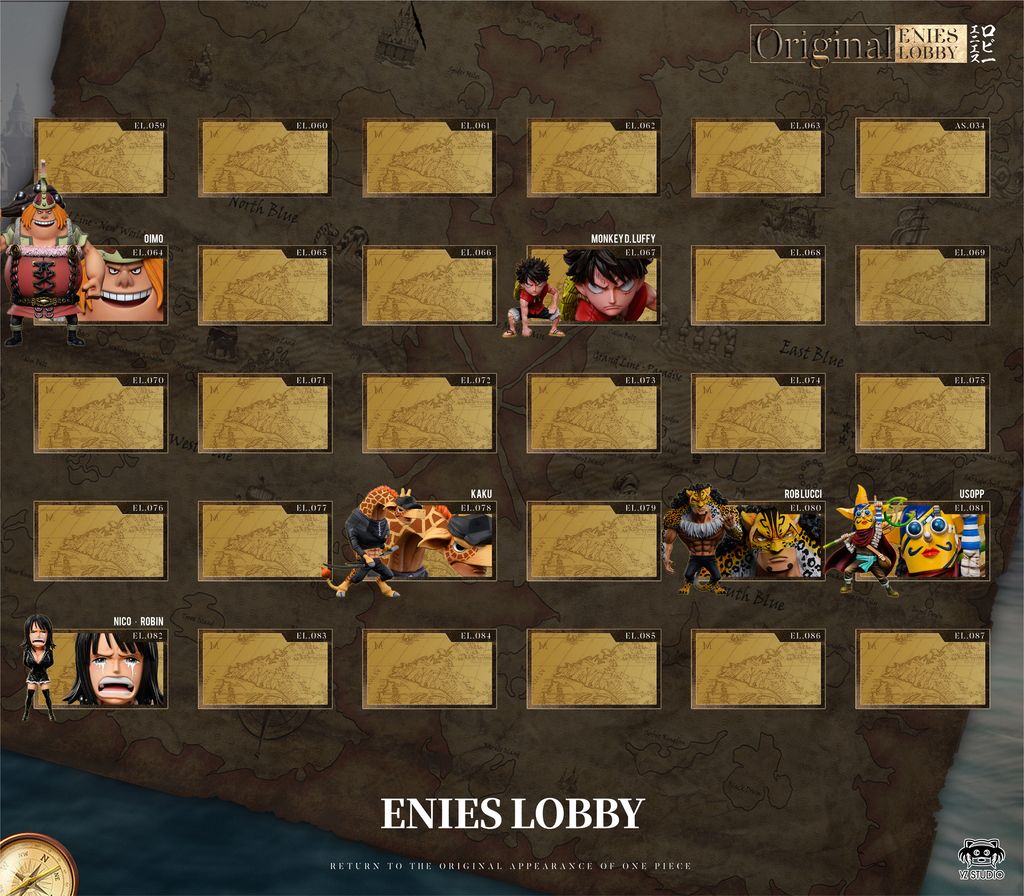
Task: Choose the empty slot labeled EL.069
Action: (x=922, y=285)
